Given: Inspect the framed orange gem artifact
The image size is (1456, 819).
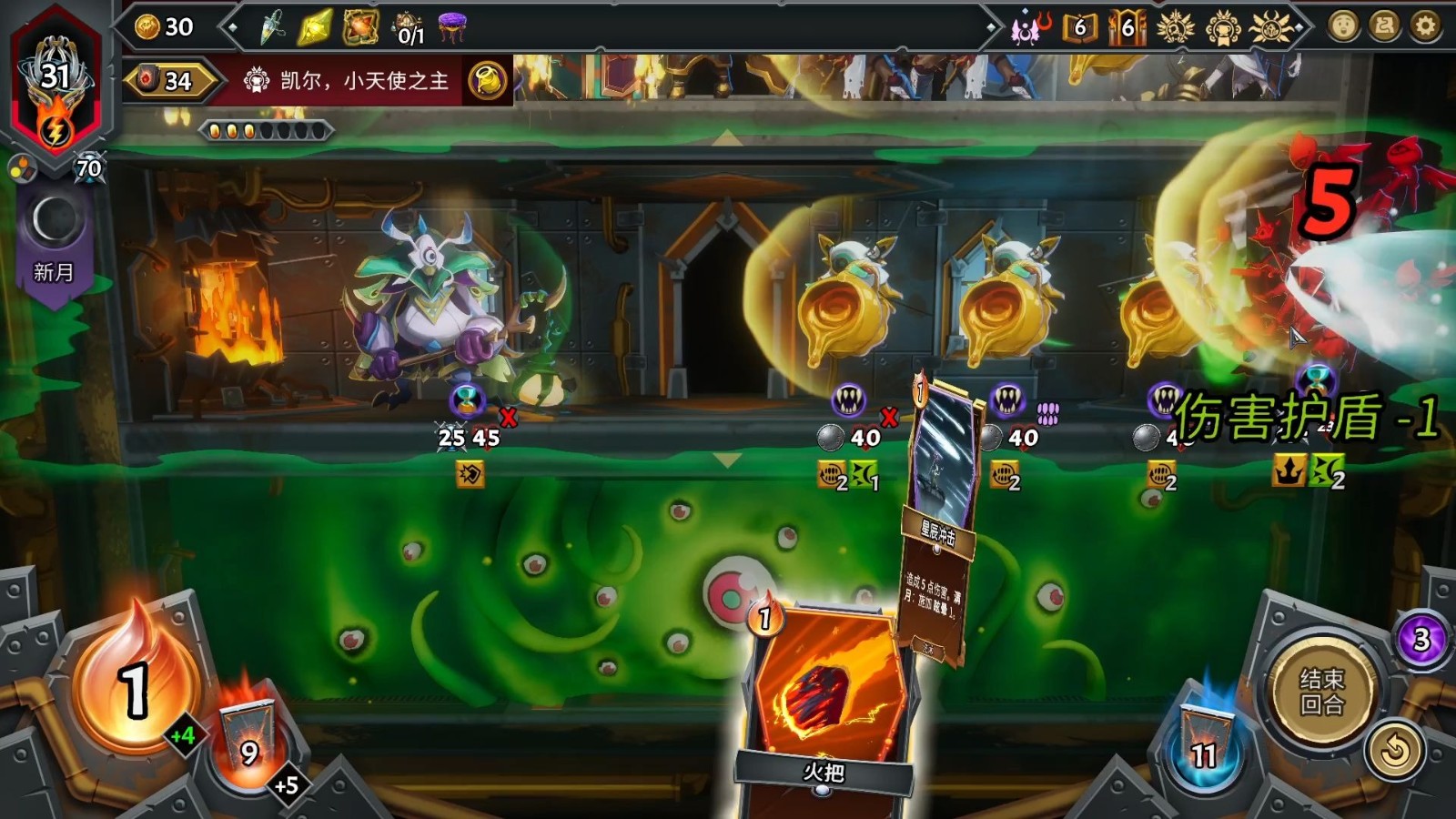Looking at the screenshot, I should (x=360, y=29).
